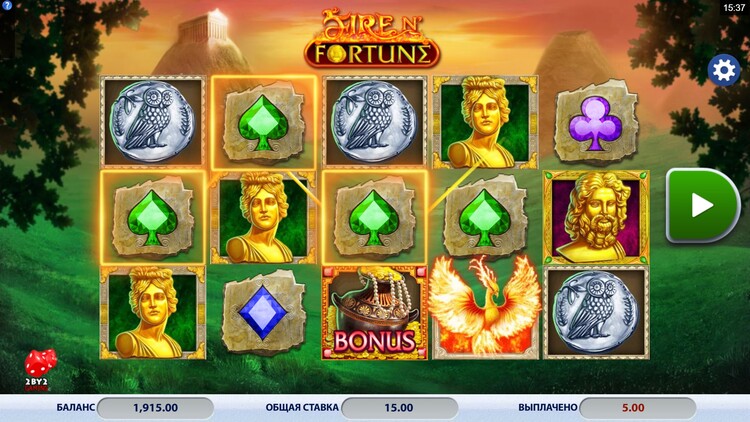Open the settings gear menu
This screenshot has height=422, width=750.
[x=723, y=69]
